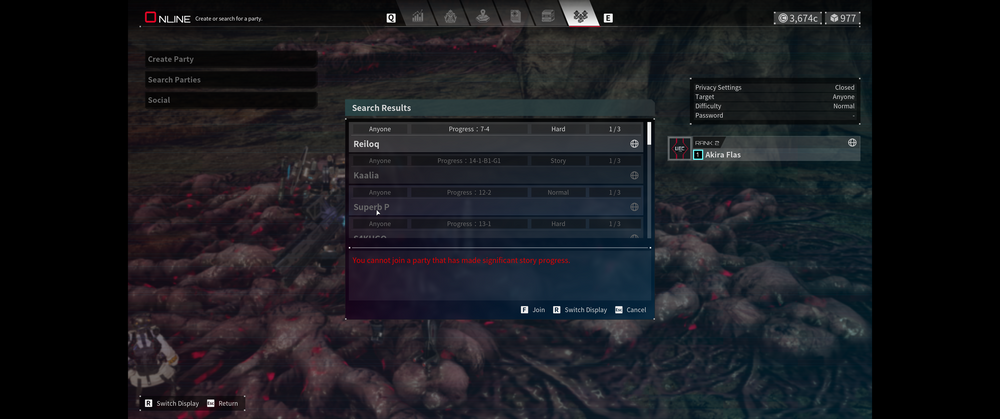1000x419 pixels.
Task: Select the active online network tab
Action: pyautogui.click(x=580, y=17)
